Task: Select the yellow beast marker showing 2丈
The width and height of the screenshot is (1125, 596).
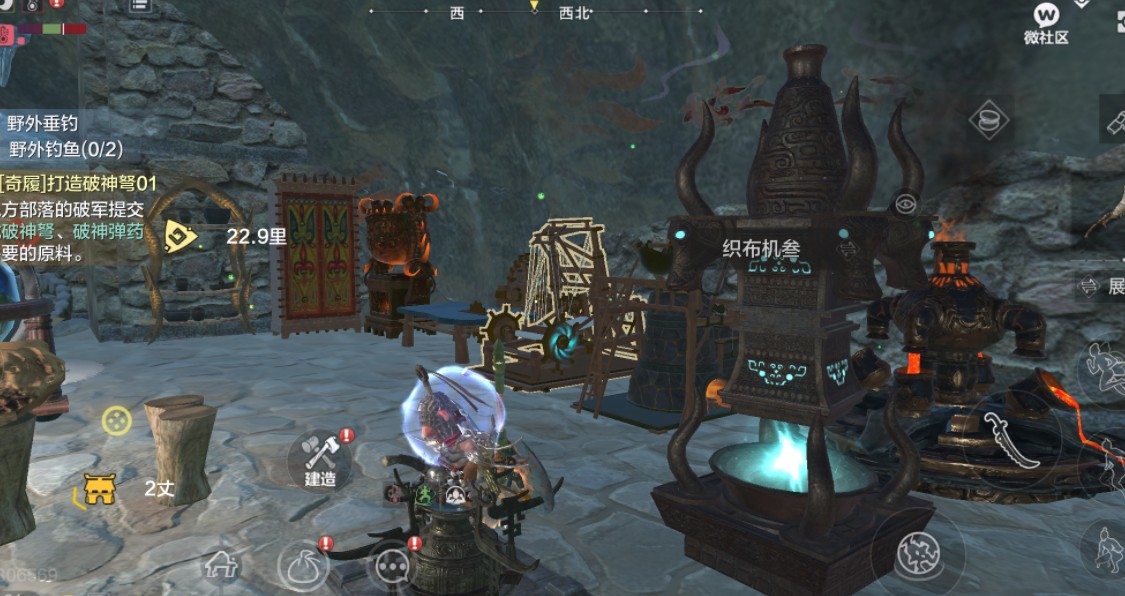Action: (x=99, y=489)
